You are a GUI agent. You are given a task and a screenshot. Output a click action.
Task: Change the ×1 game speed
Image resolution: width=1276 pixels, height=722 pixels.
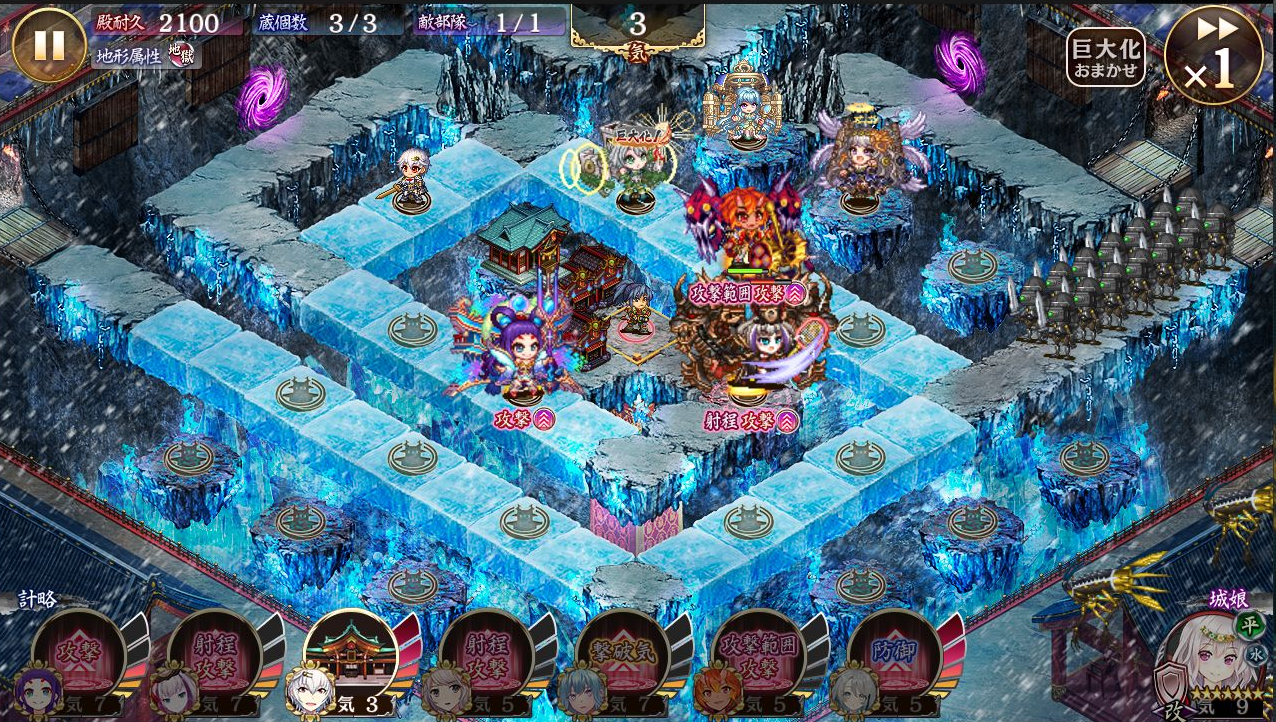coord(1213,55)
